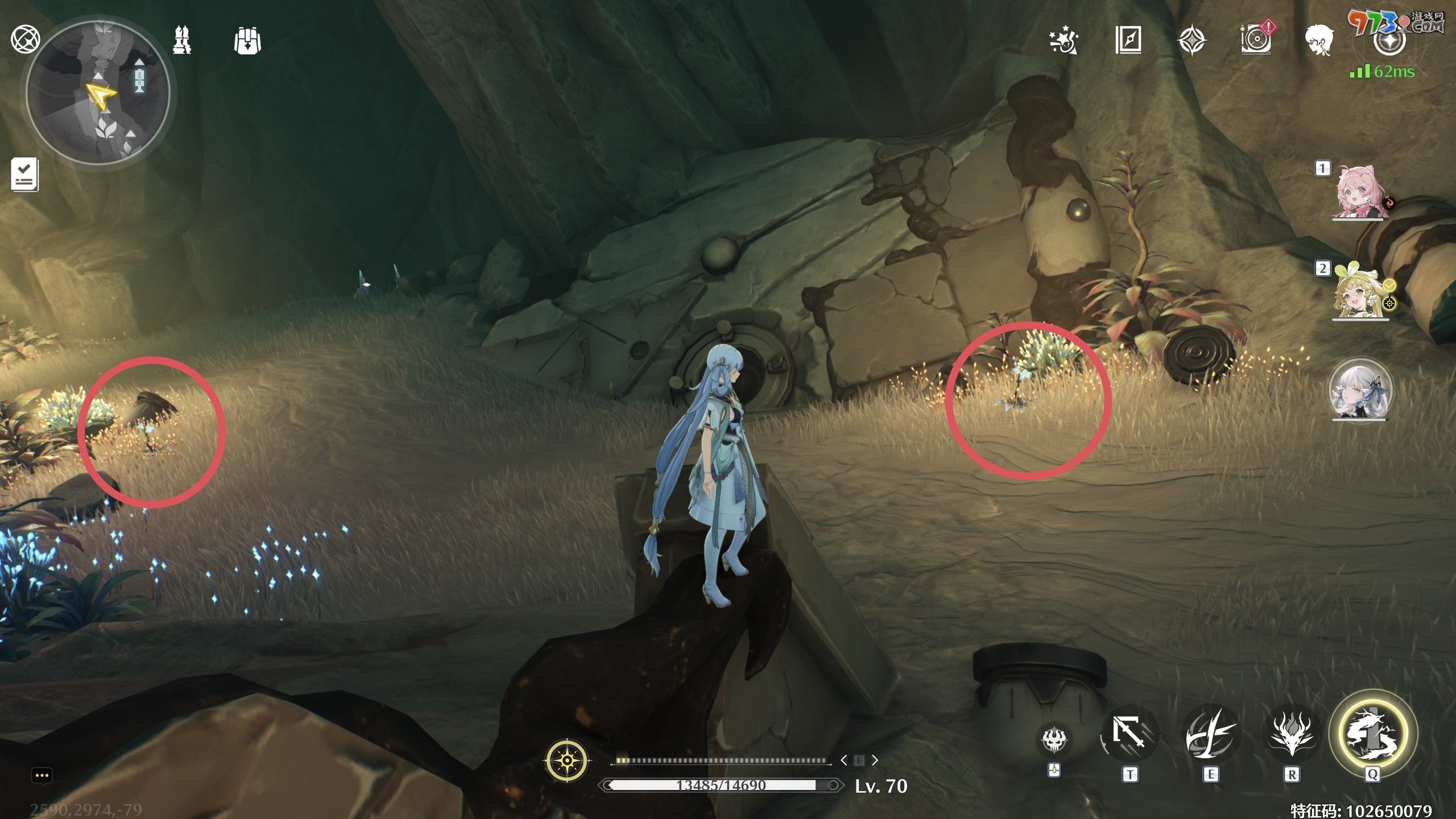Viewport: 1456px width, 819px height.
Task: Use the grapple hook utility skill
Action: pyautogui.click(x=1130, y=734)
